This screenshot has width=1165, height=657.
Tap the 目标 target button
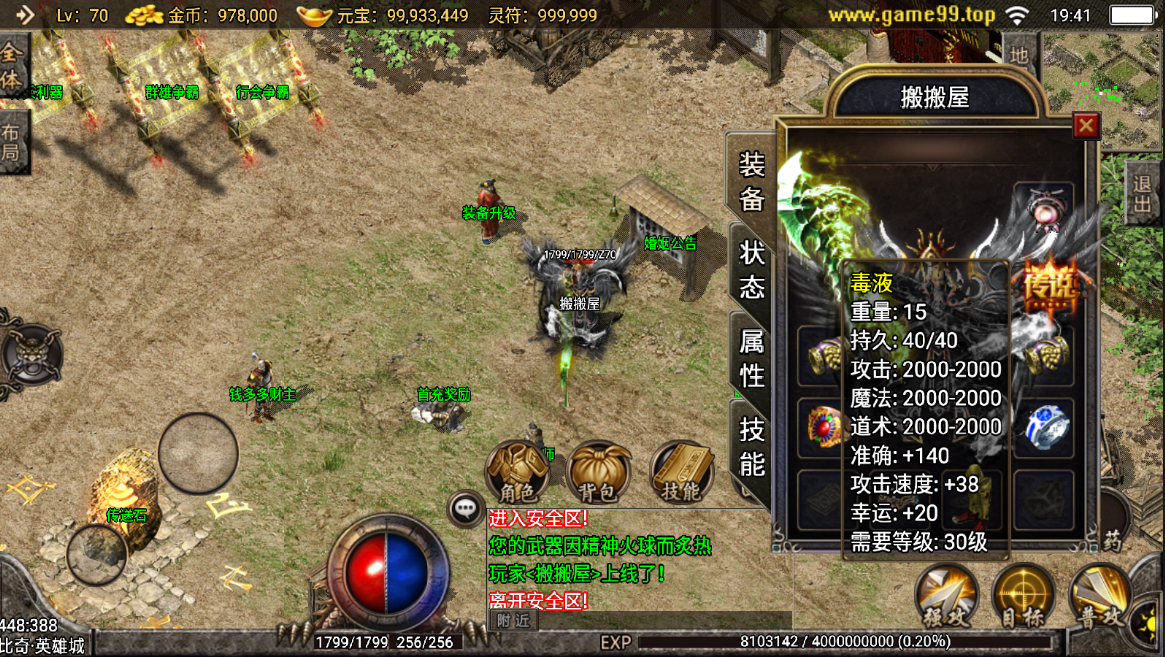[x=1024, y=597]
